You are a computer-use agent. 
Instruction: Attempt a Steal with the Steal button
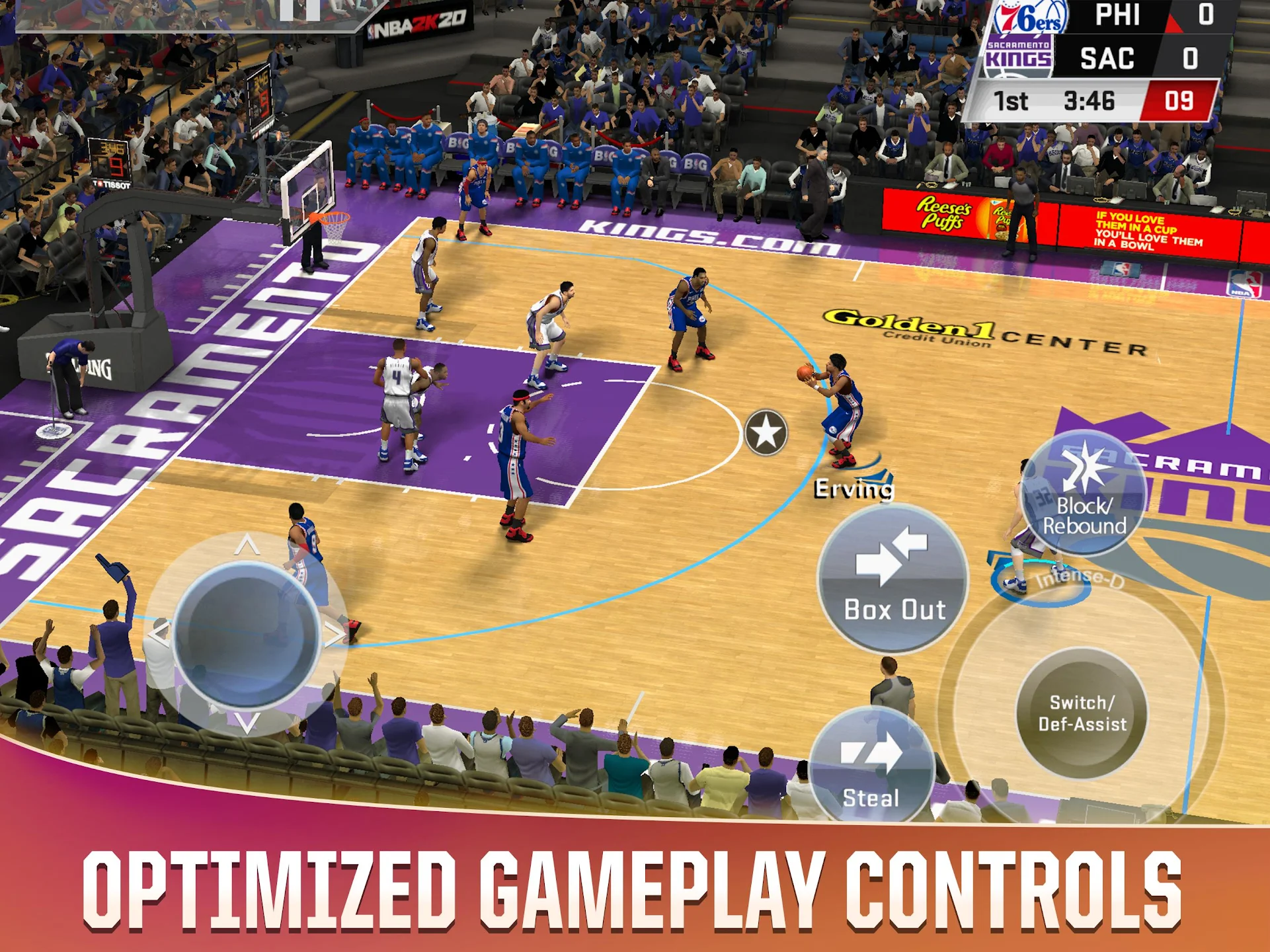pos(871,766)
